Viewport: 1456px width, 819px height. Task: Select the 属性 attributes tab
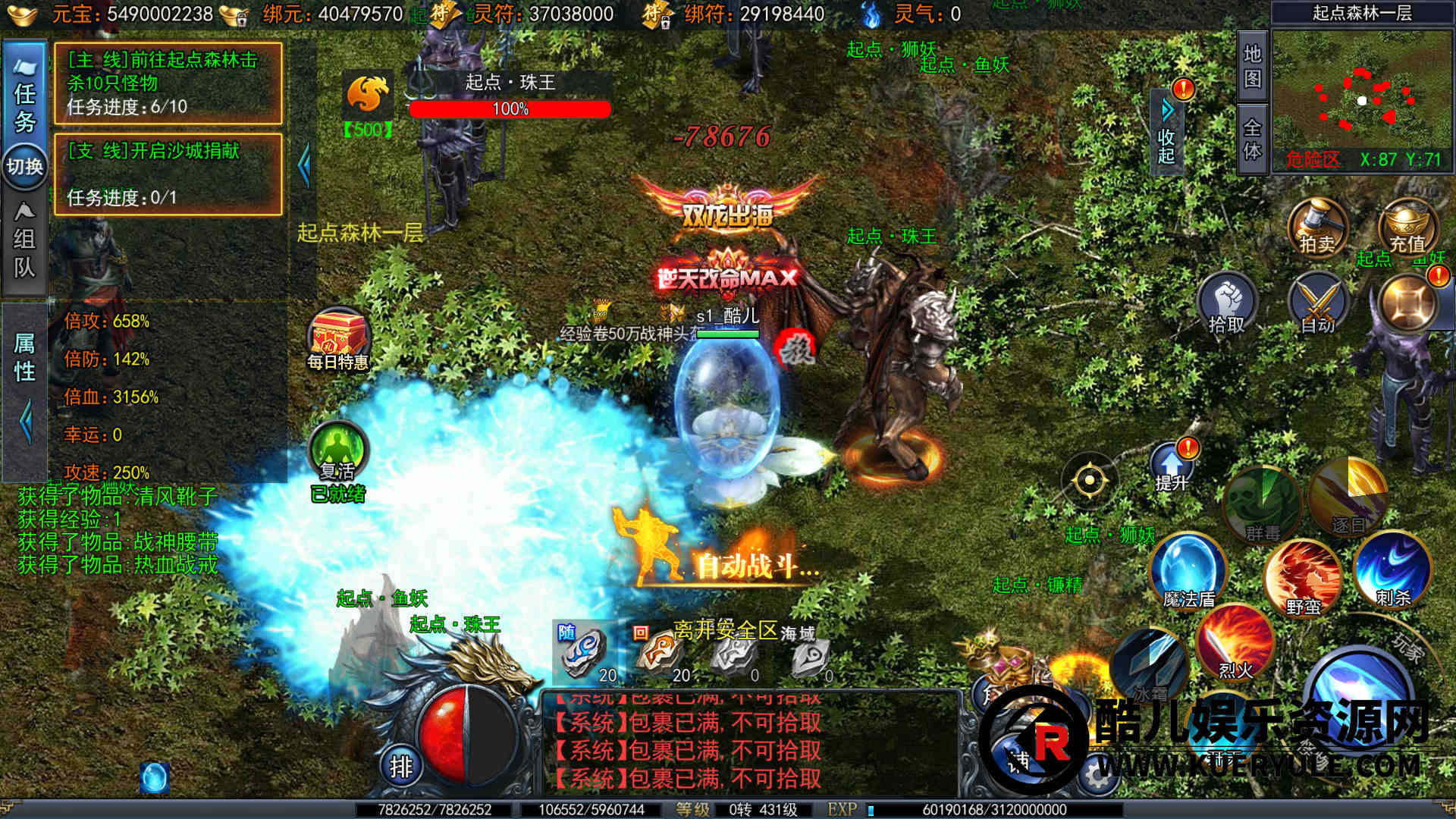tap(24, 356)
